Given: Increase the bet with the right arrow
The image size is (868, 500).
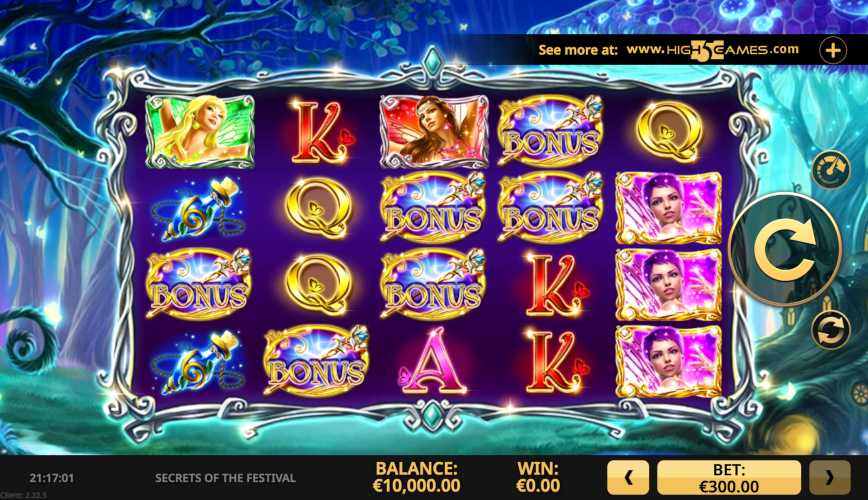Looking at the screenshot, I should [829, 478].
